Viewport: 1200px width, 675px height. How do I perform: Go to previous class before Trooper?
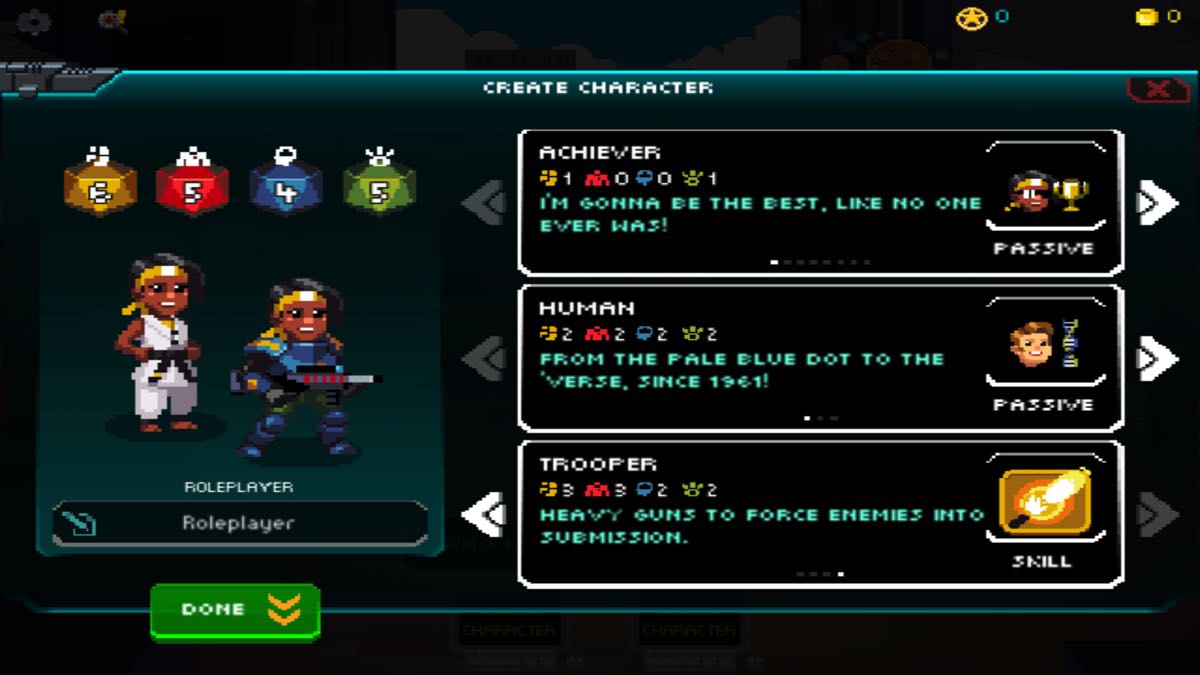coord(486,515)
